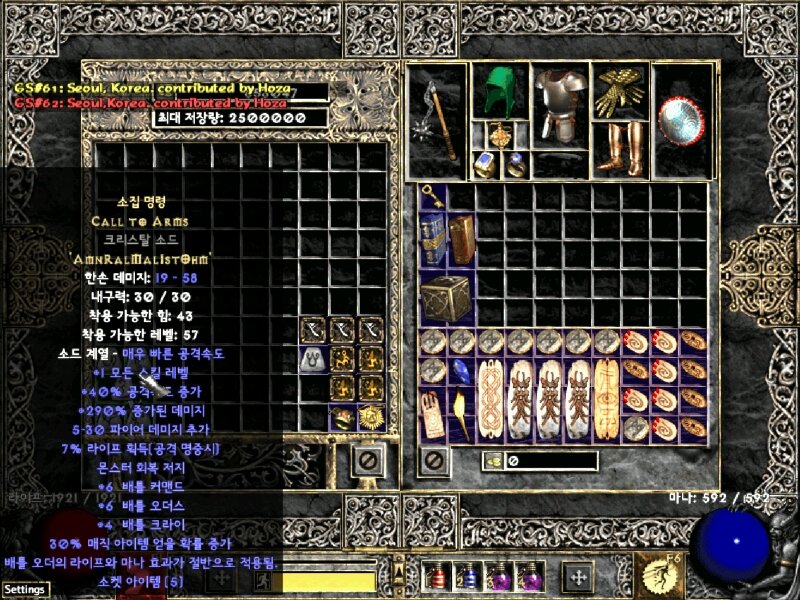Viewport: 800px width, 600px height.
Task: Click the gold coins button in inventory
Action: click(493, 461)
